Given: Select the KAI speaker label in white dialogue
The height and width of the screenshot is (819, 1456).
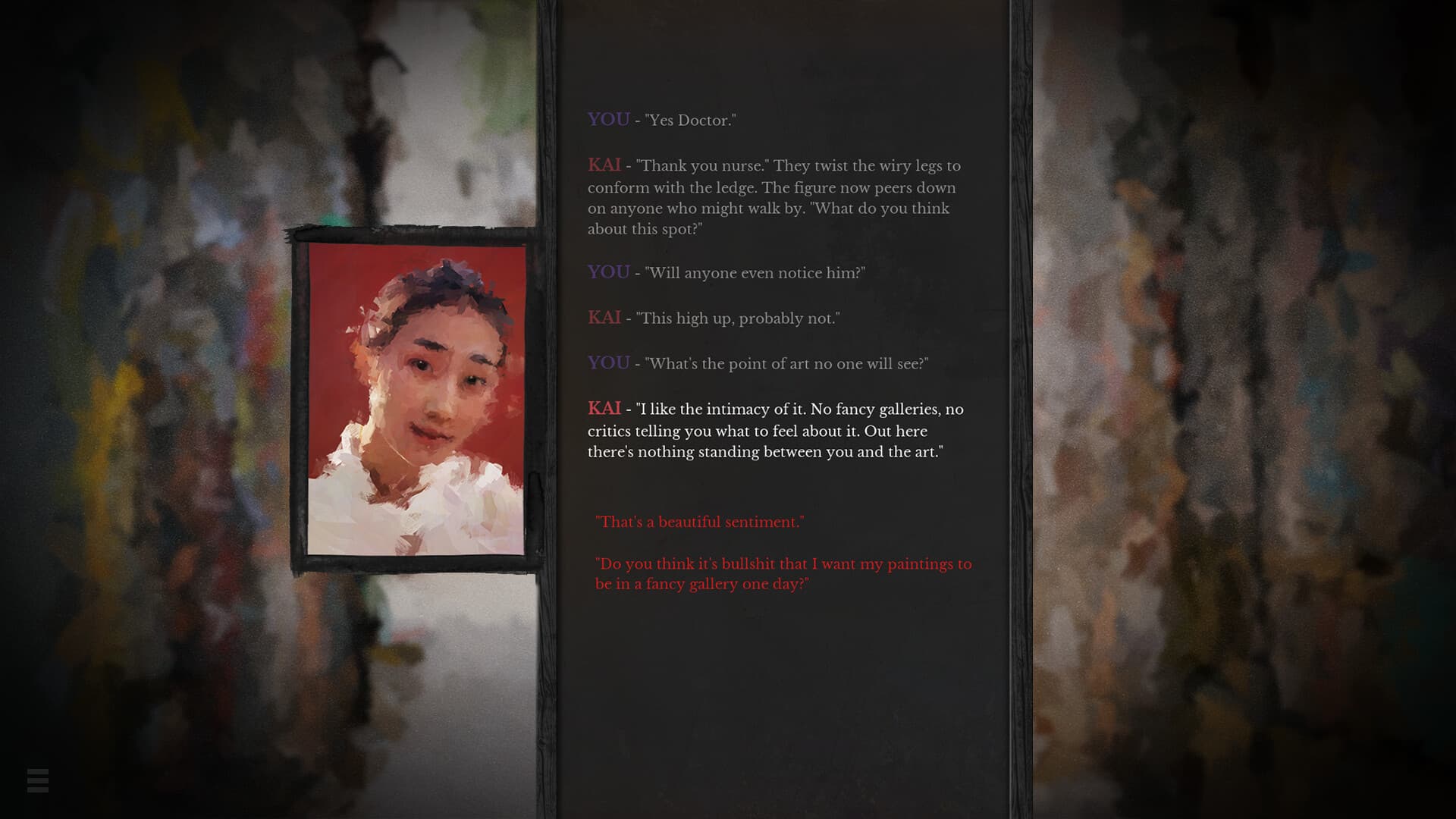Looking at the screenshot, I should pos(604,409).
